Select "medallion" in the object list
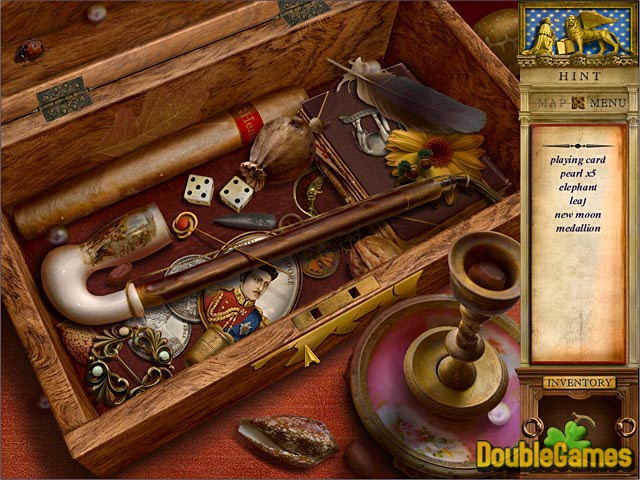This screenshot has width=640, height=480. click(x=579, y=228)
